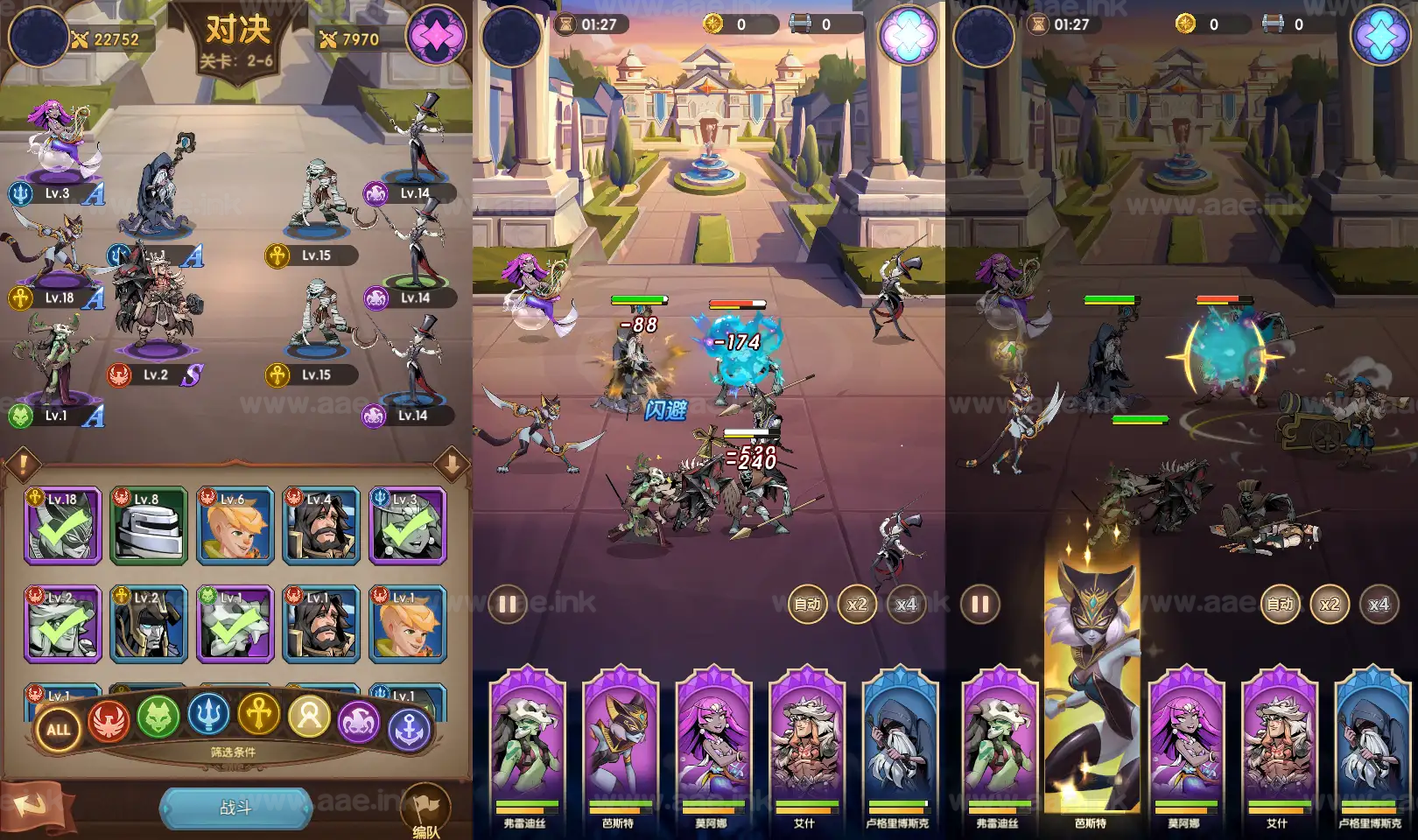Start the battle with the 战斗 button
1418x840 pixels.
click(235, 808)
